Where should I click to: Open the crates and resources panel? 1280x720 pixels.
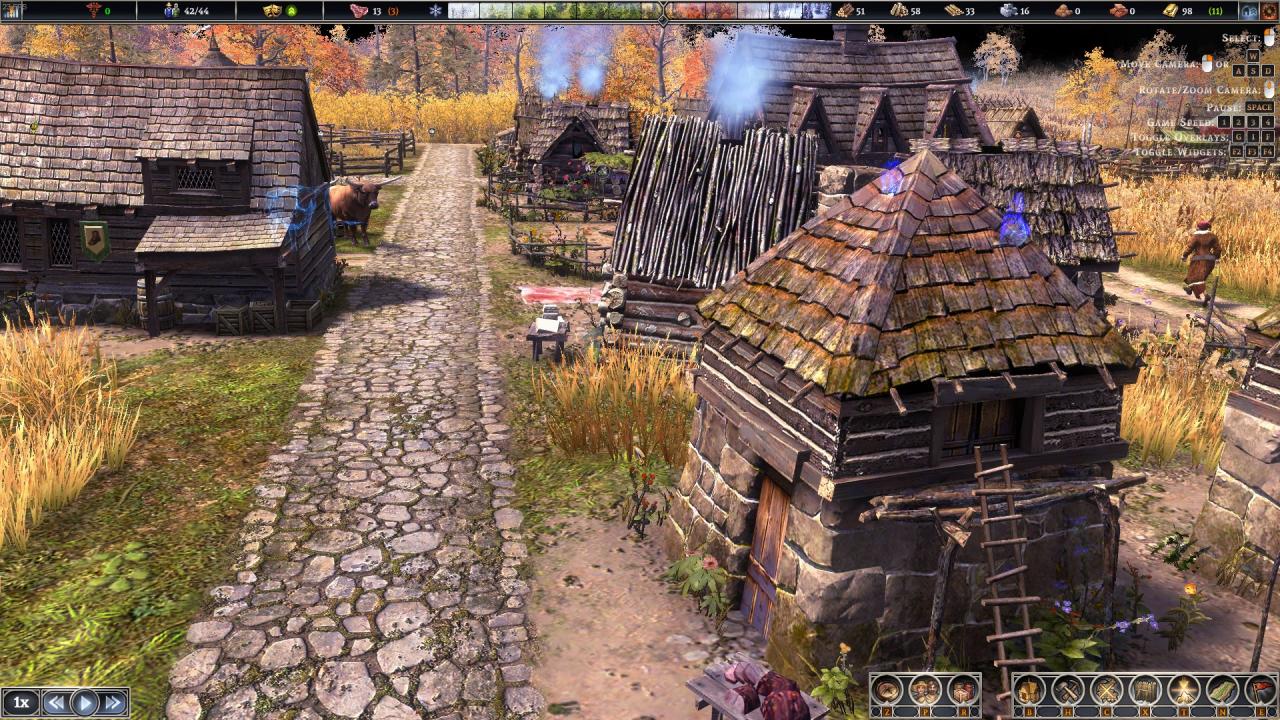pos(962,690)
